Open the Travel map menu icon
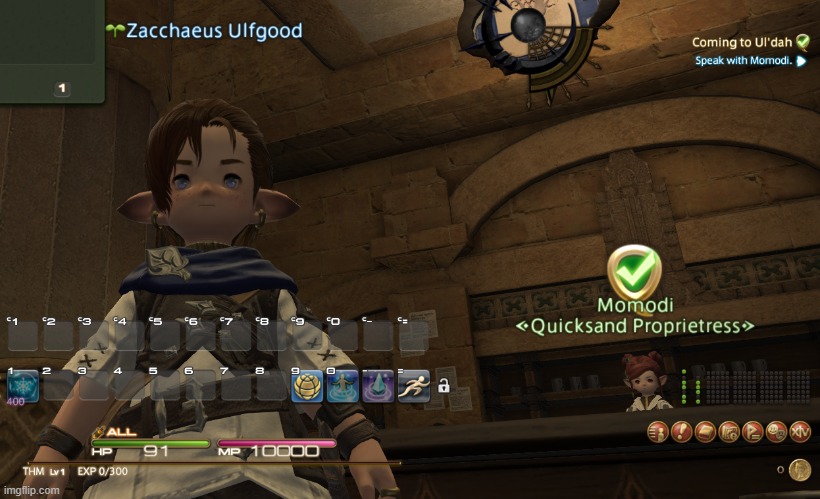The width and height of the screenshot is (820, 499). tap(729, 431)
